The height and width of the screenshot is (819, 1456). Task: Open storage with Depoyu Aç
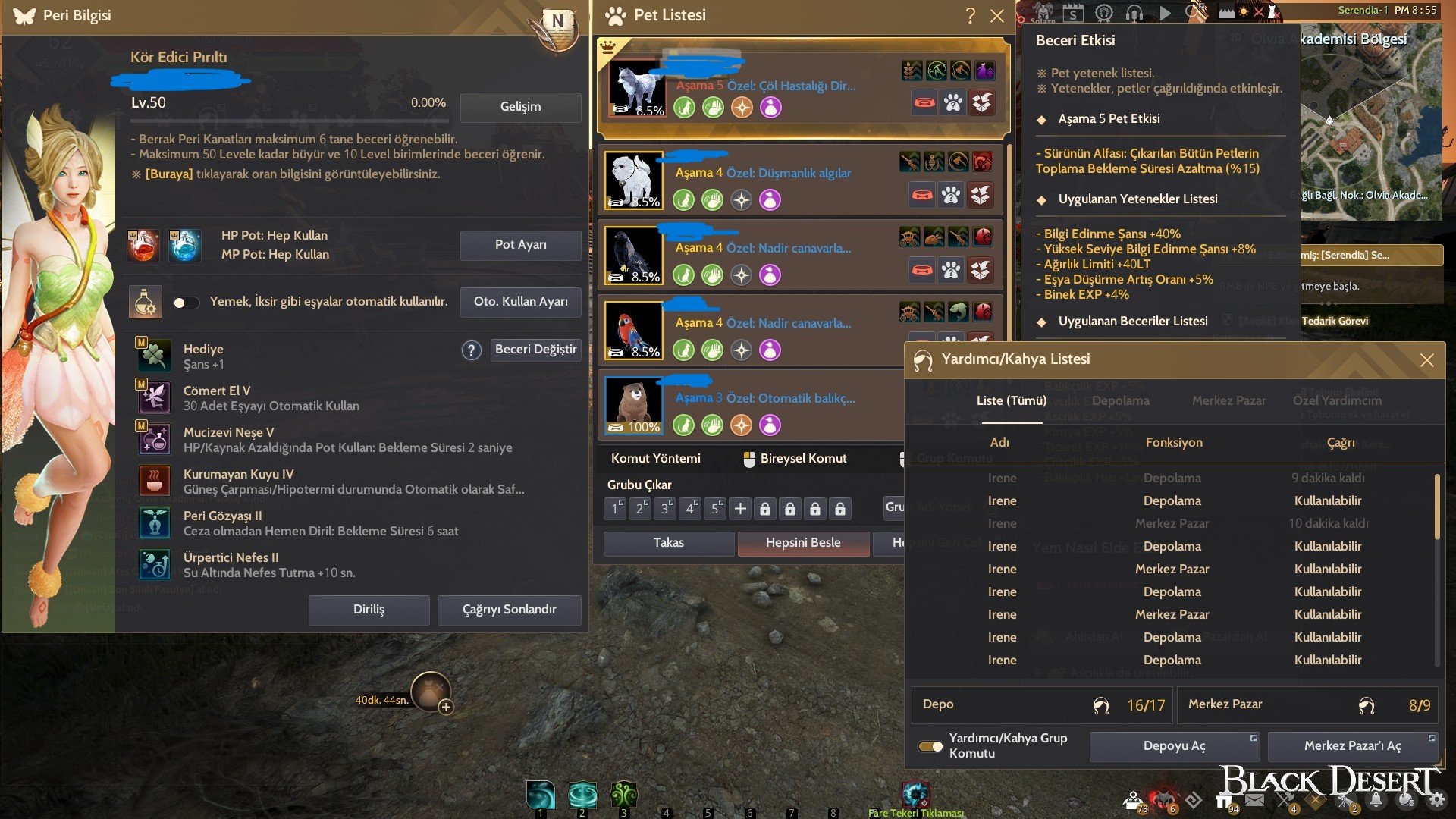pos(1174,746)
